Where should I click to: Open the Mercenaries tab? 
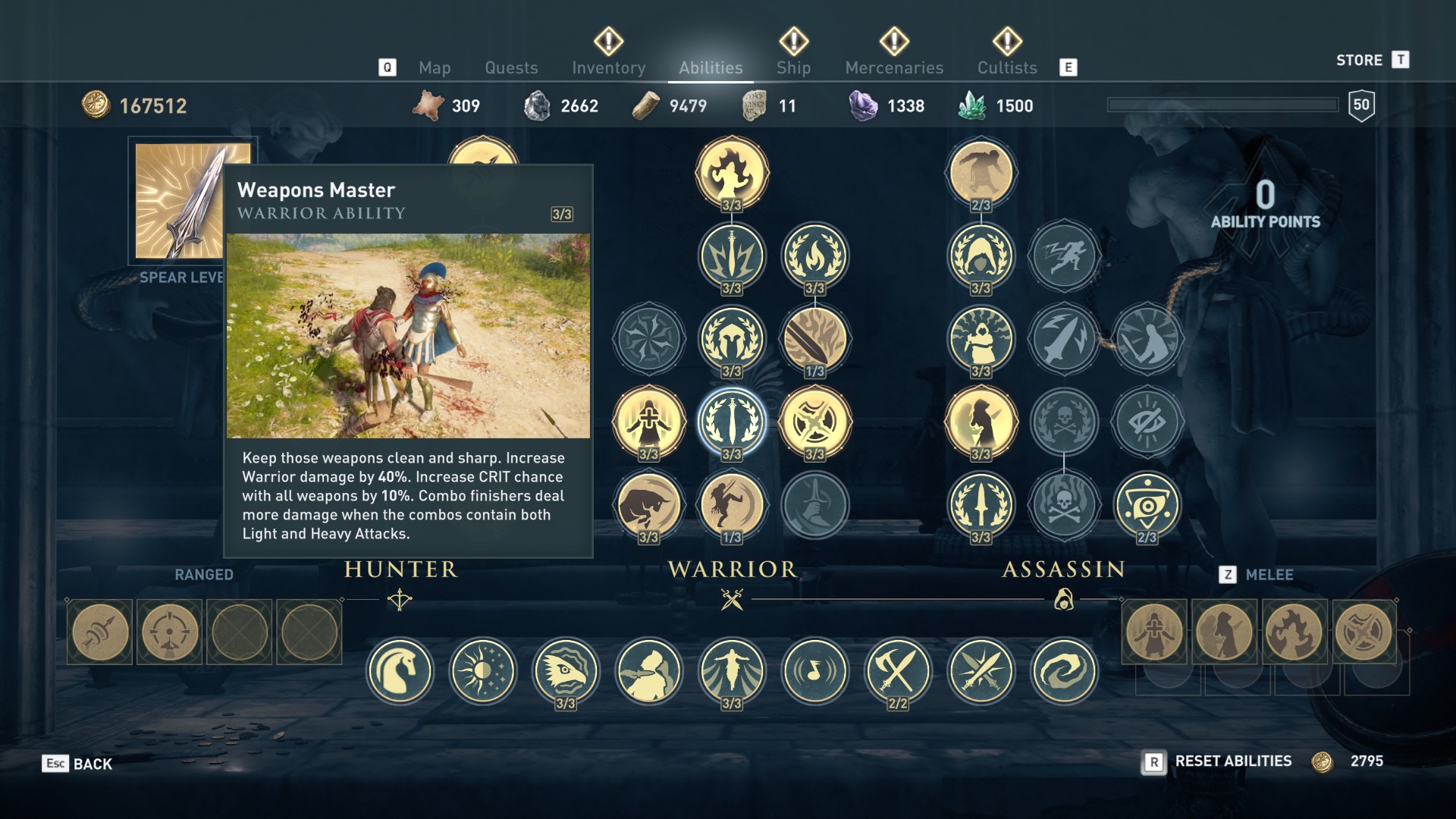point(894,67)
